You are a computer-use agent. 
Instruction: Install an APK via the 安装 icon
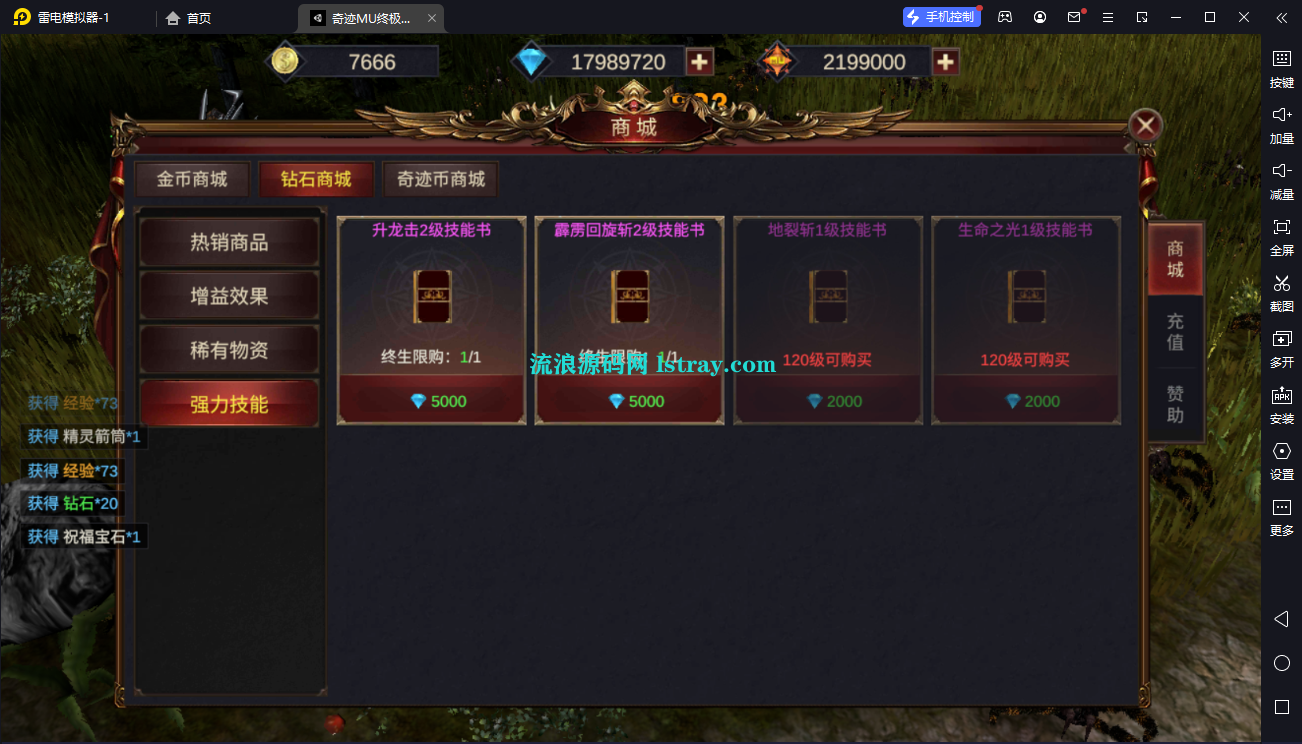[x=1281, y=405]
